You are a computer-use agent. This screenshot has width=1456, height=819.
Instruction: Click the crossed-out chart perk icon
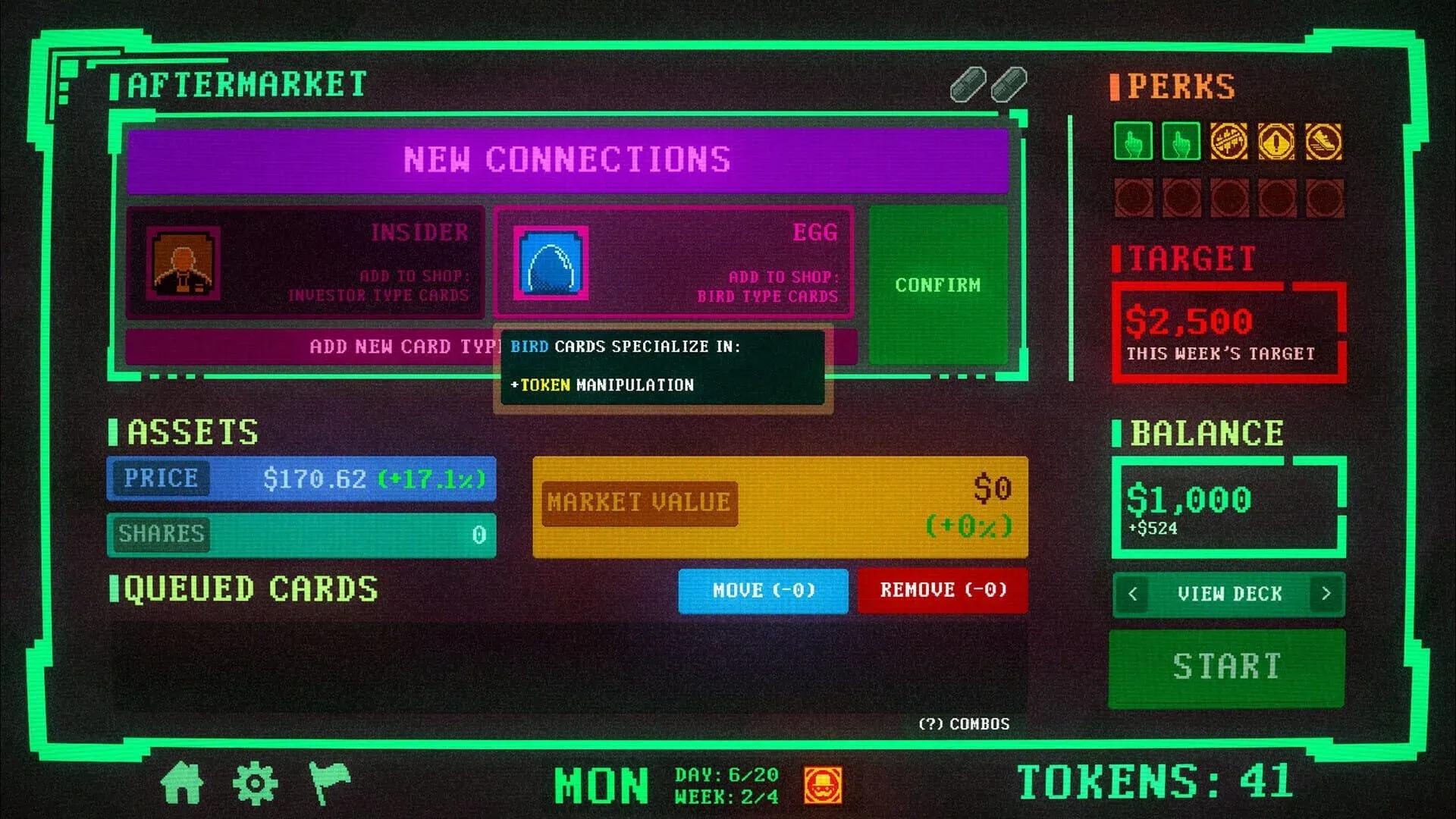(1228, 142)
